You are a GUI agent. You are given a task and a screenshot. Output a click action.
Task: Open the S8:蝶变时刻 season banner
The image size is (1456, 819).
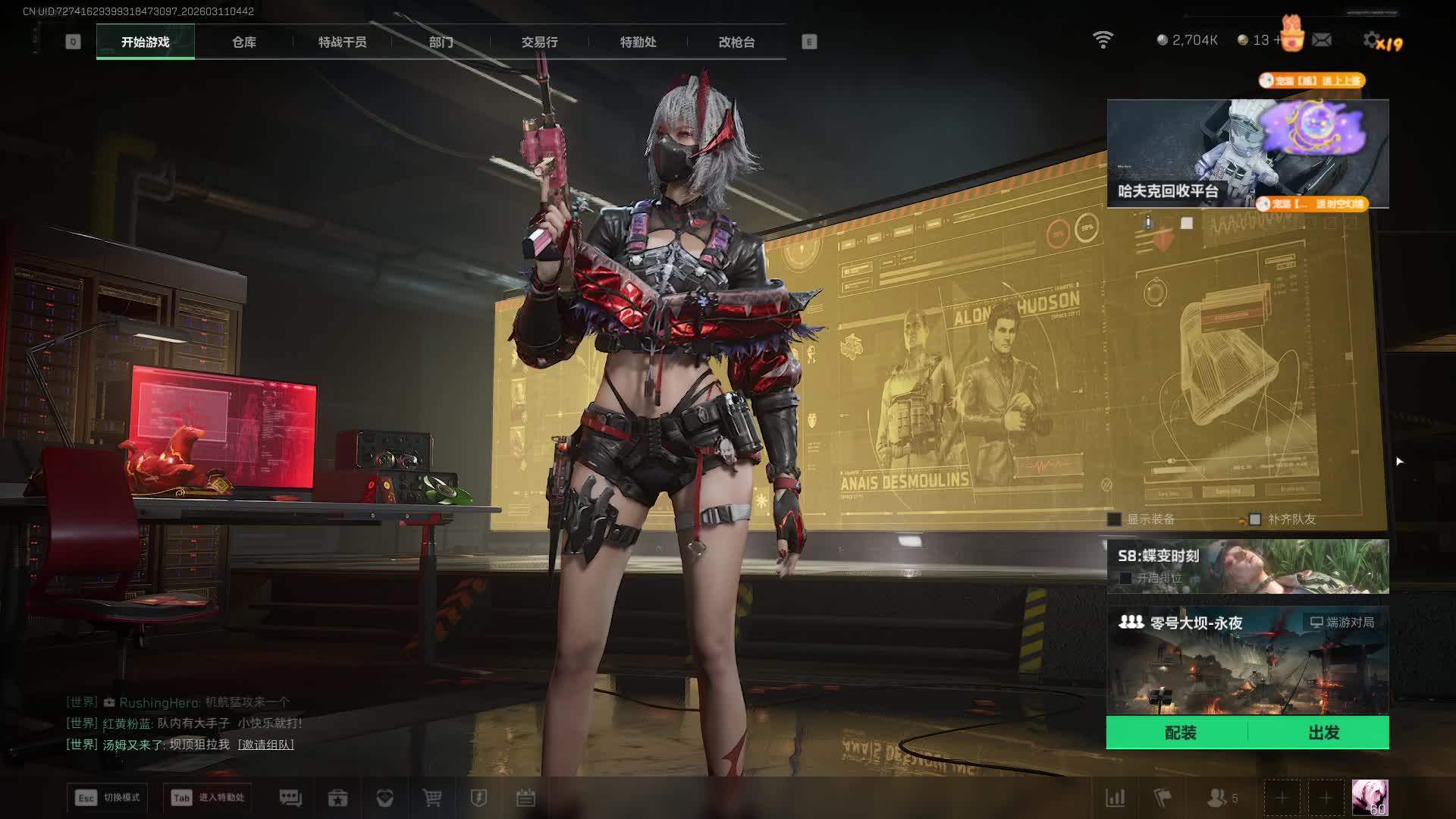(x=1247, y=566)
